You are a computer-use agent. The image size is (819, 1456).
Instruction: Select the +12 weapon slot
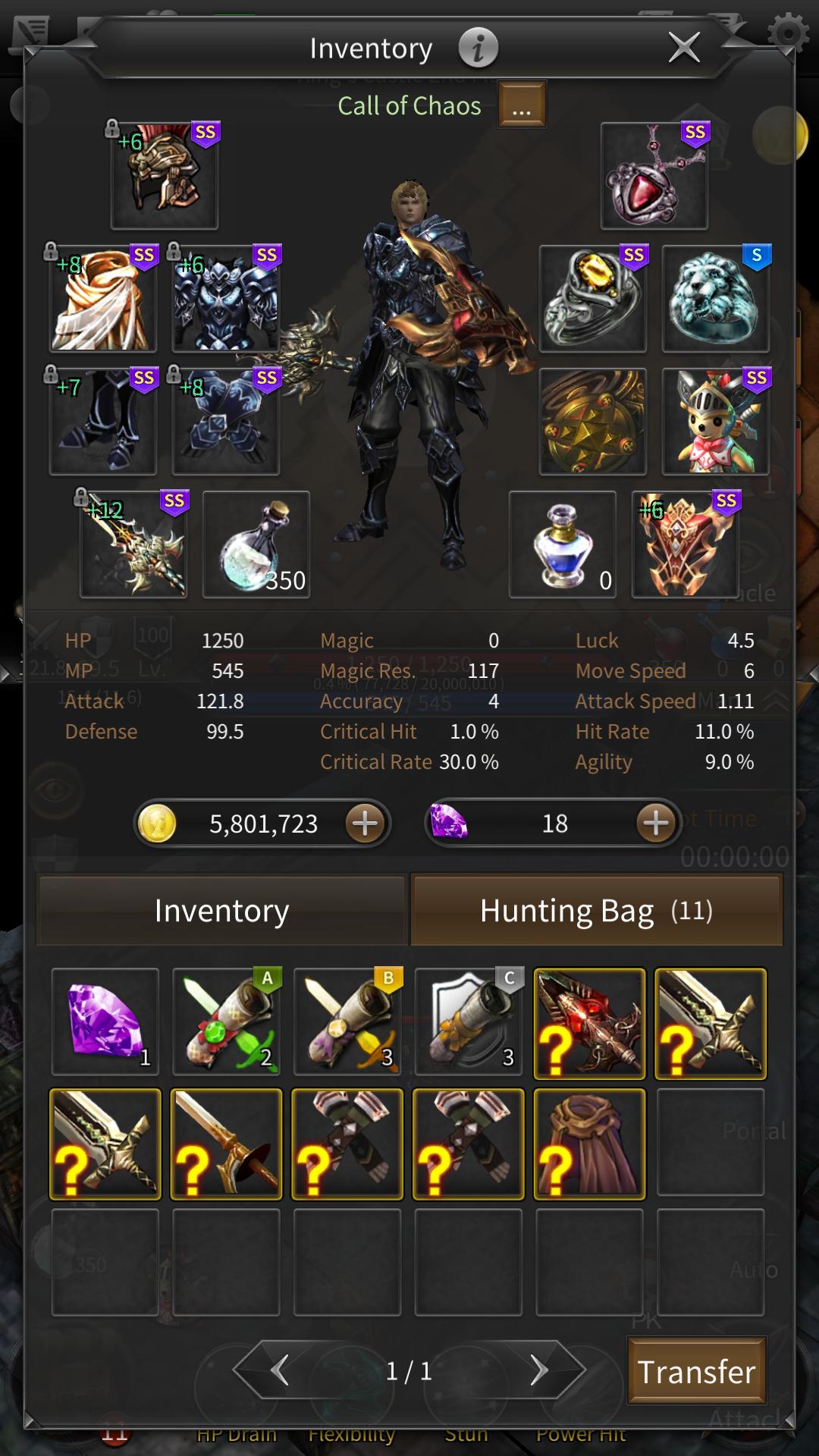tap(134, 544)
